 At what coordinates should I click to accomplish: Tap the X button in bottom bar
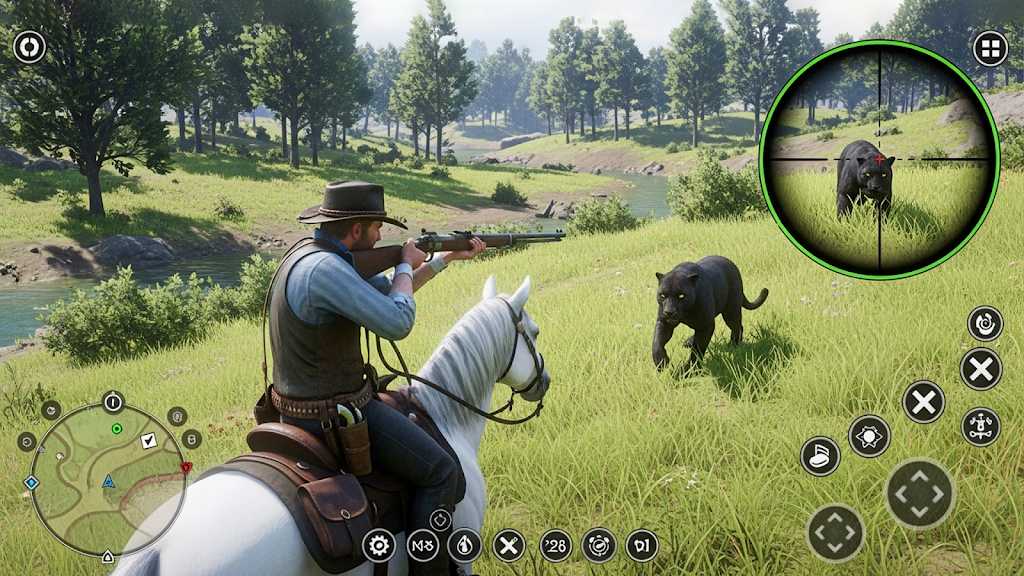coord(509,545)
